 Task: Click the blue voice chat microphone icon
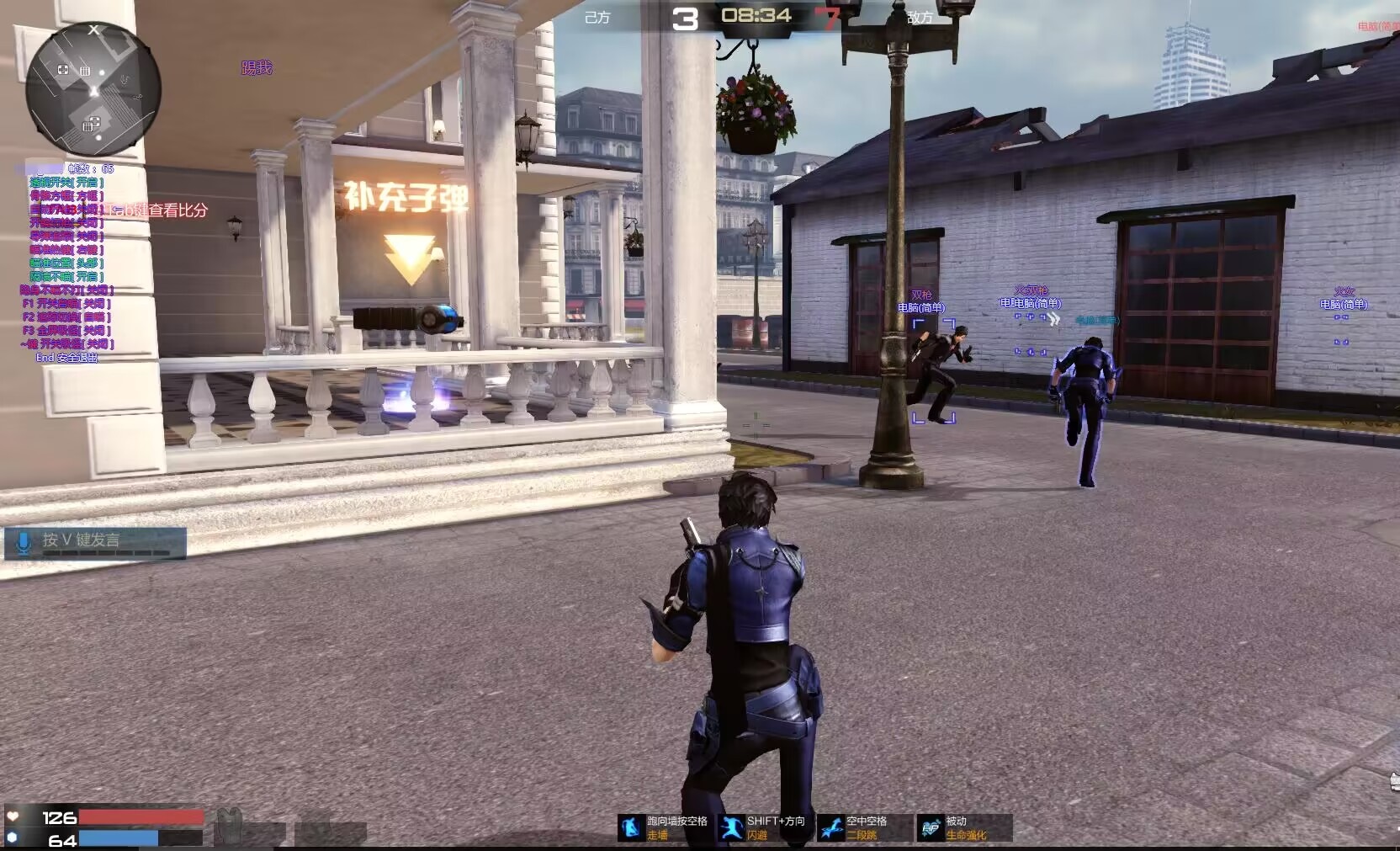[x=24, y=542]
